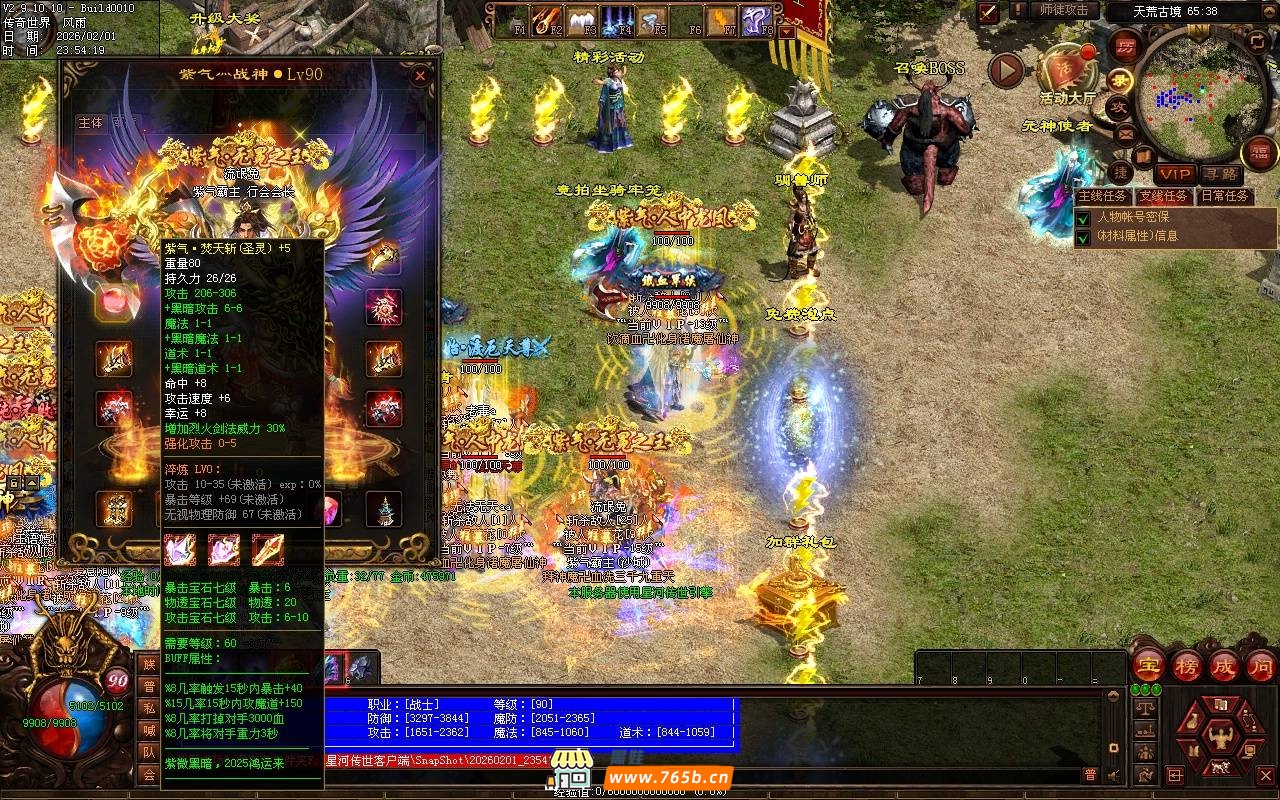This screenshot has height=800, width=1280.
Task: Switch to 主线任务 quest tab
Action: (1102, 196)
